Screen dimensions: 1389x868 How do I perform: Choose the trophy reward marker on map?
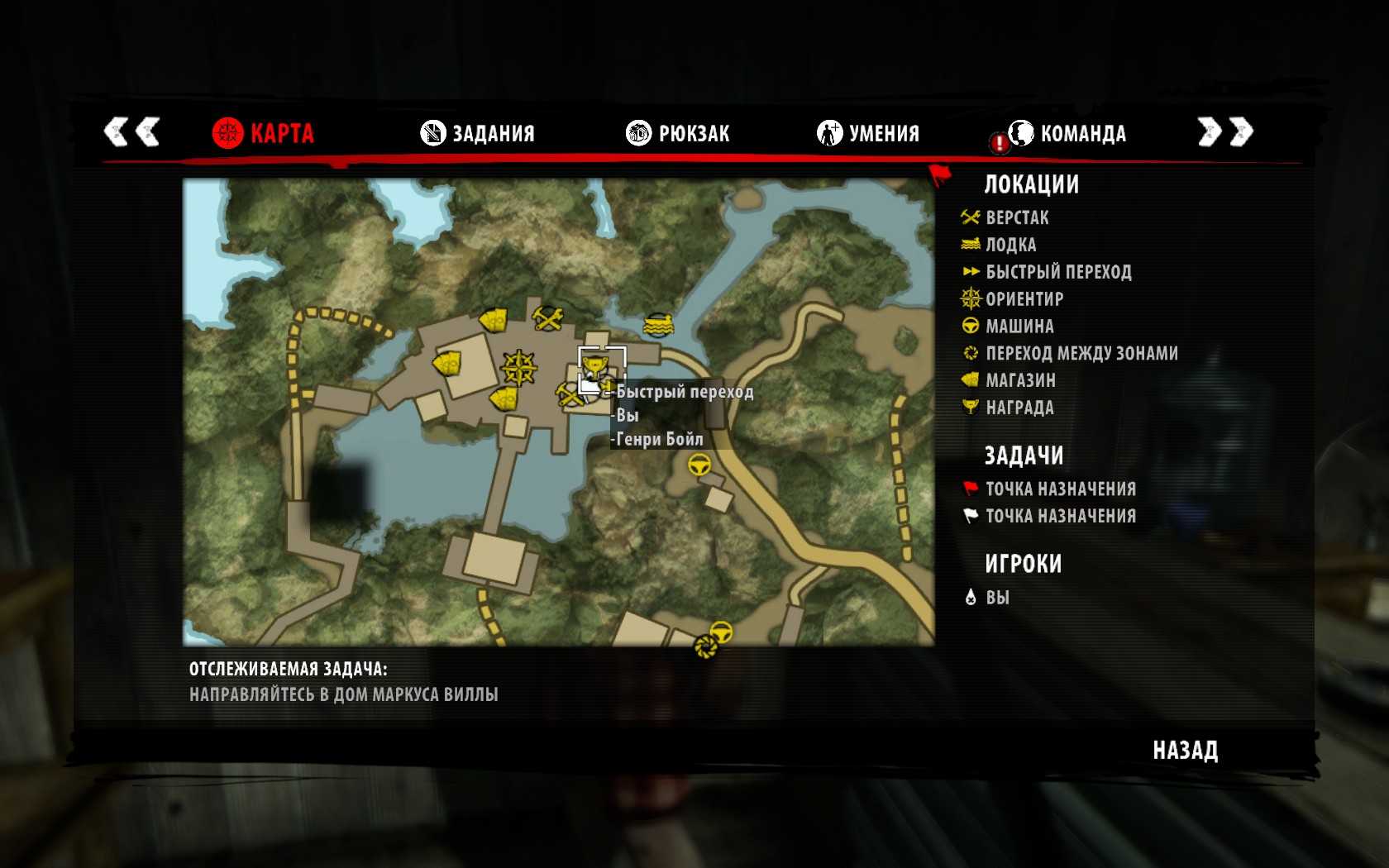[593, 364]
